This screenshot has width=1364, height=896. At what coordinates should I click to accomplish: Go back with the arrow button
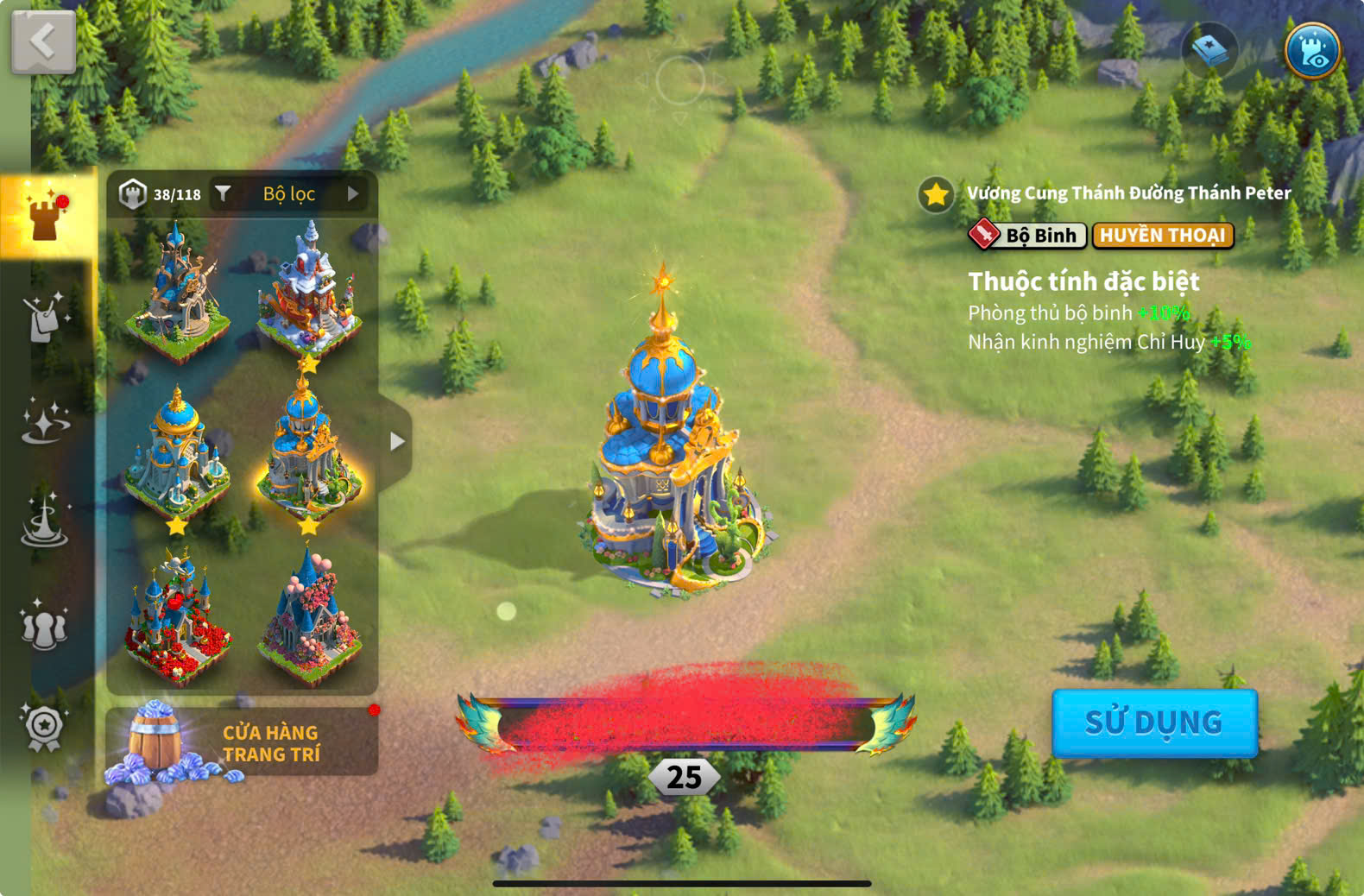43,41
